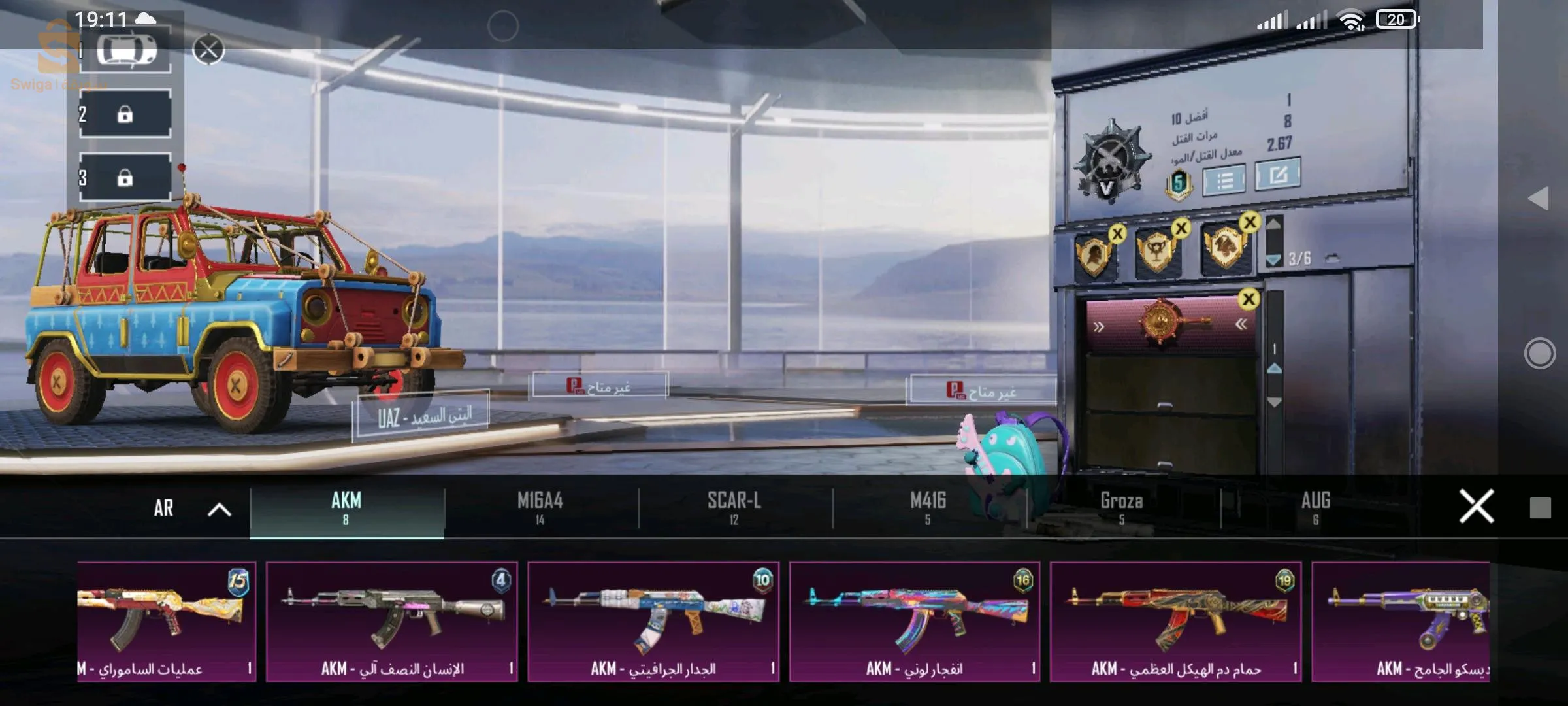Screen dimensions: 1568x706
Task: Show the M416 skins tab
Action: tap(928, 508)
